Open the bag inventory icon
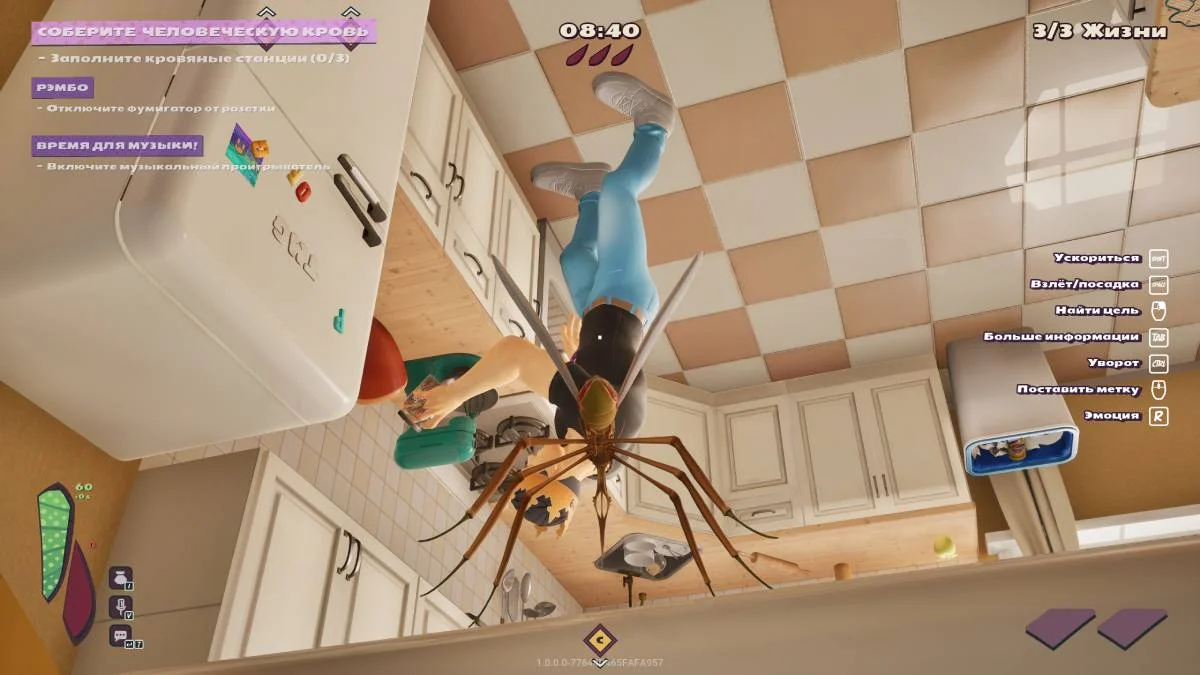The image size is (1200, 675). pyautogui.click(x=120, y=578)
